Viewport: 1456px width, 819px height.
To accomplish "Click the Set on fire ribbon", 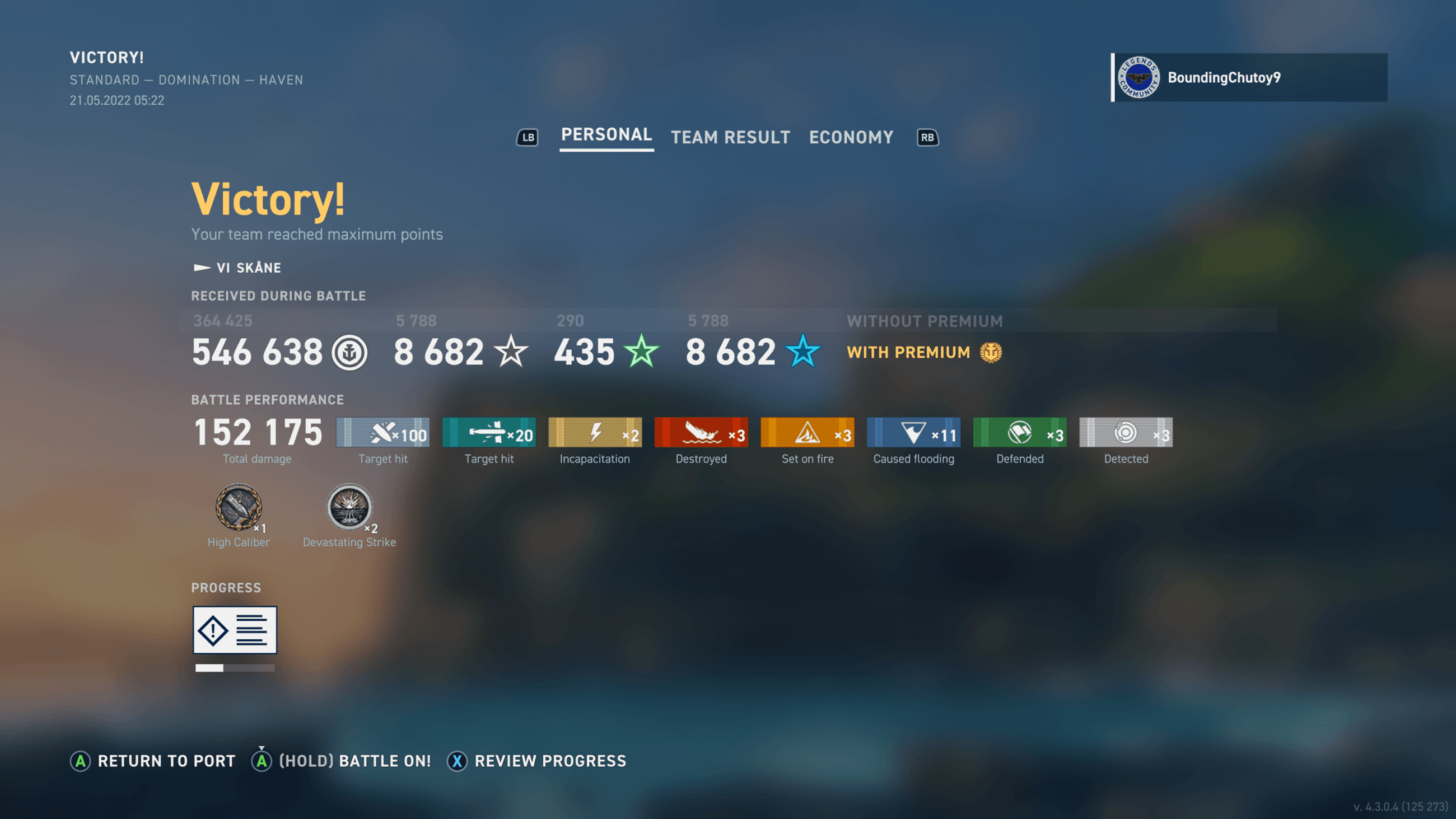I will click(x=807, y=433).
